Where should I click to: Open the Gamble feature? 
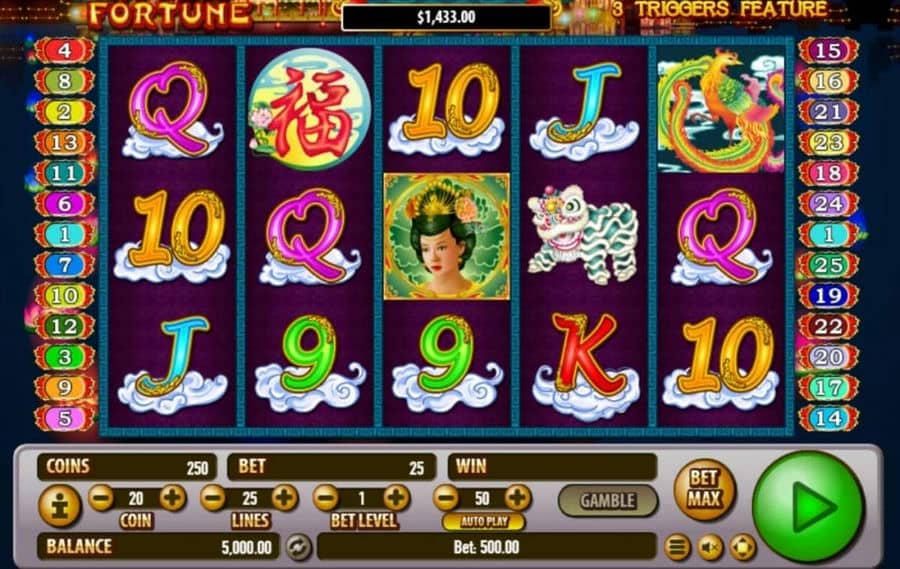(607, 500)
